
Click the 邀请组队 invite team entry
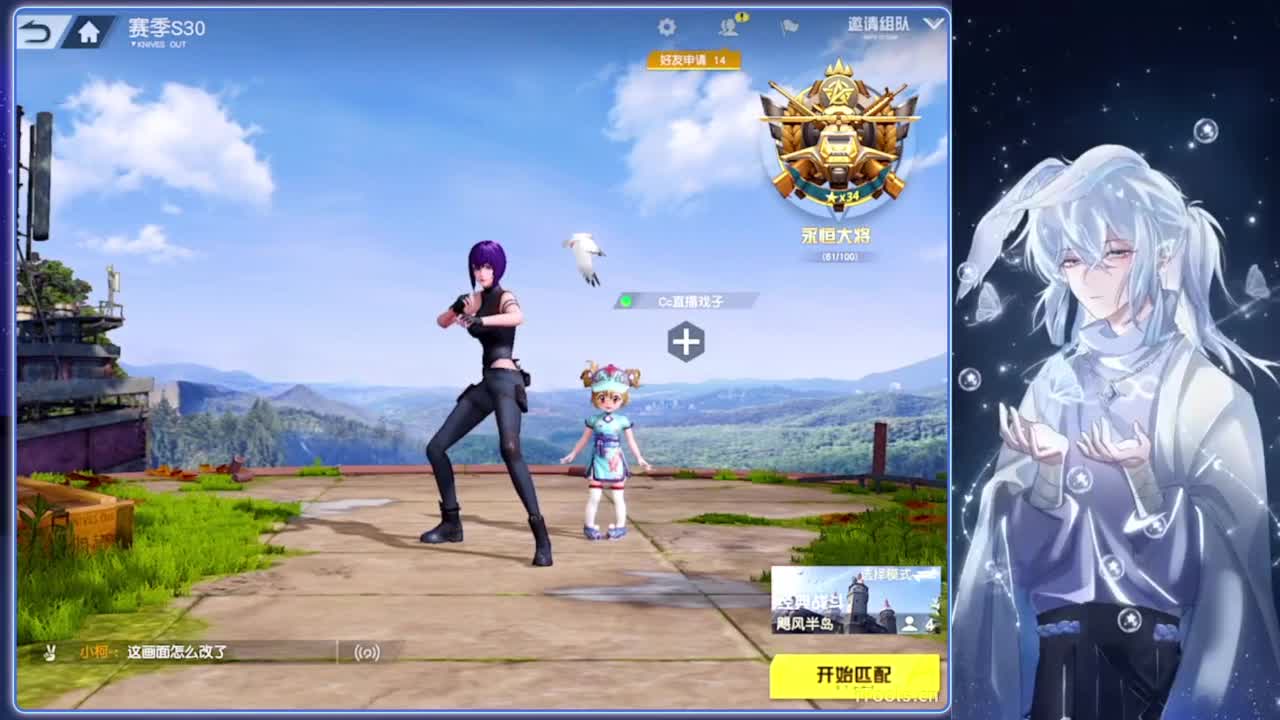coord(878,24)
